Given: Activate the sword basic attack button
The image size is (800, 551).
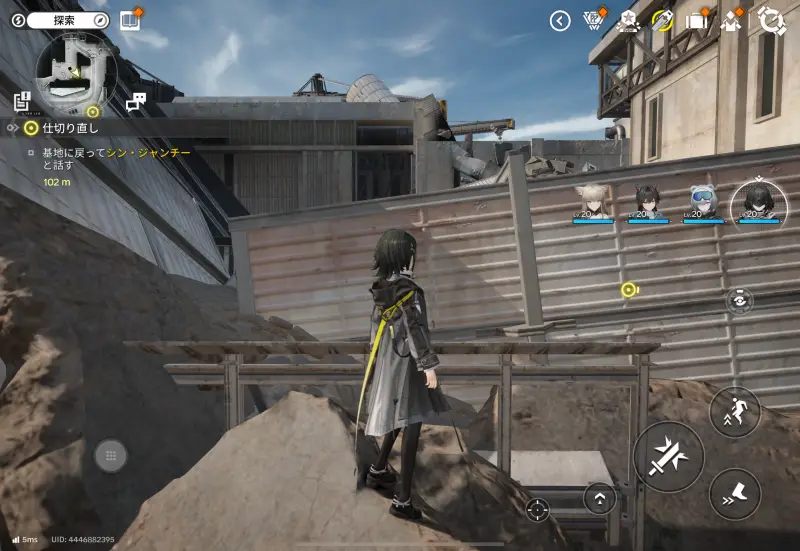Looking at the screenshot, I should point(668,457).
